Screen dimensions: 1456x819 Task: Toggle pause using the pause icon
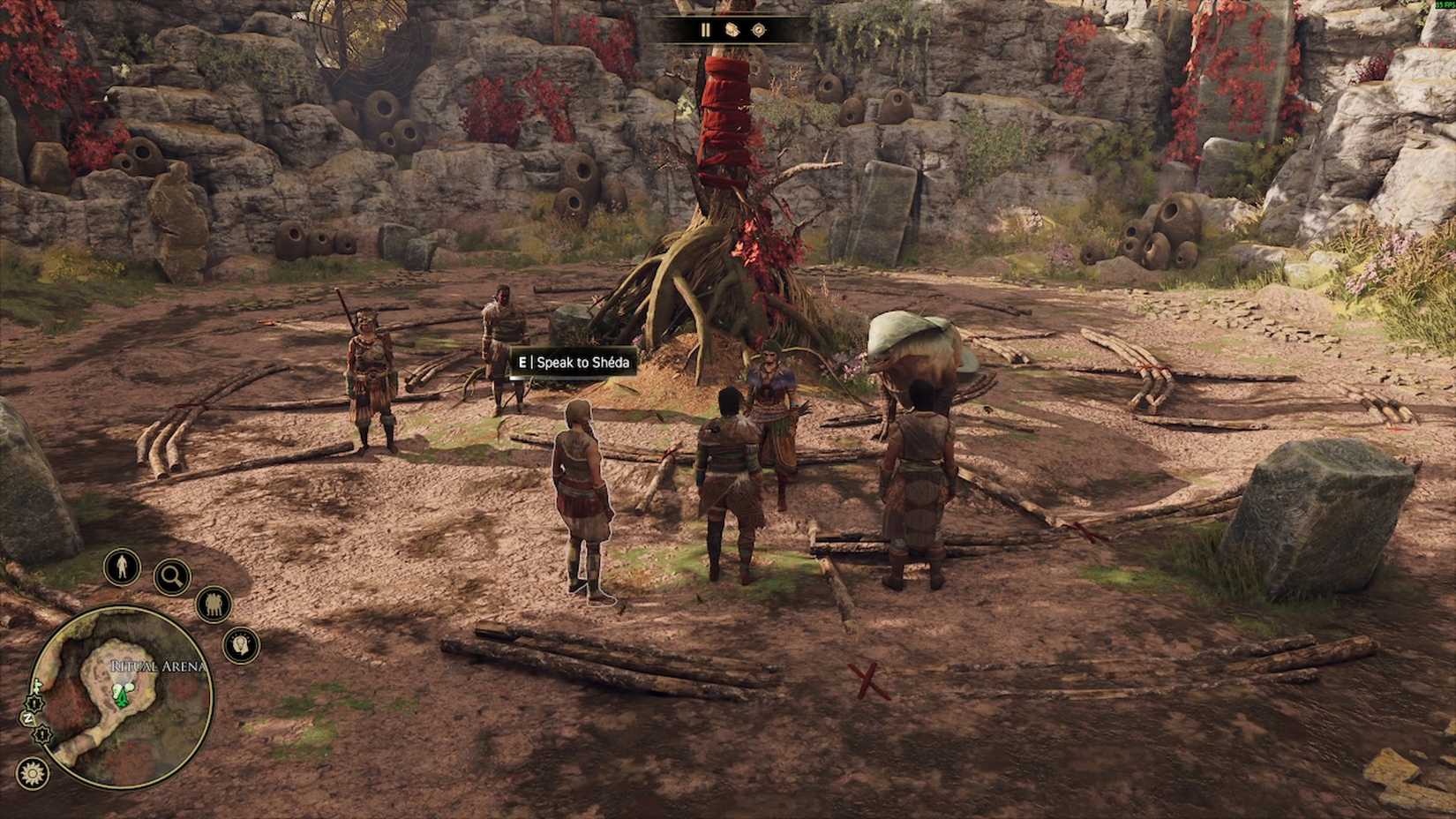(705, 29)
